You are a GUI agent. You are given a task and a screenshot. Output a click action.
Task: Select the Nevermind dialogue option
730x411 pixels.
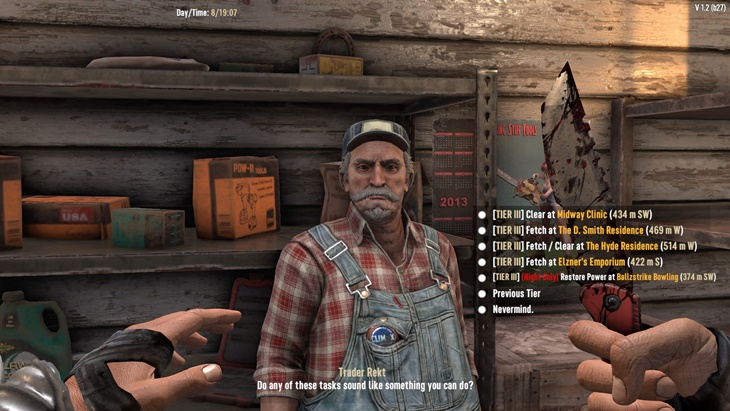pos(512,310)
